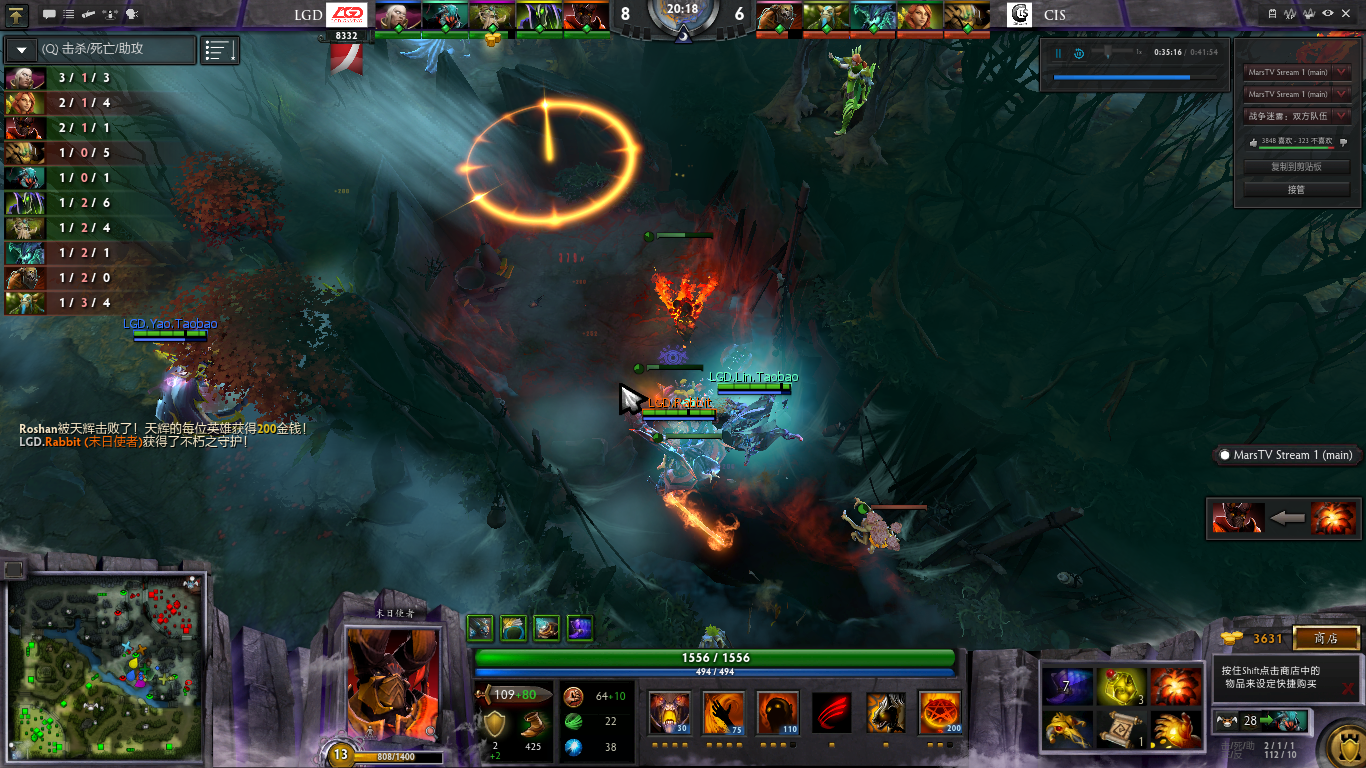Click the thumbs-down dislike icon

(1343, 142)
